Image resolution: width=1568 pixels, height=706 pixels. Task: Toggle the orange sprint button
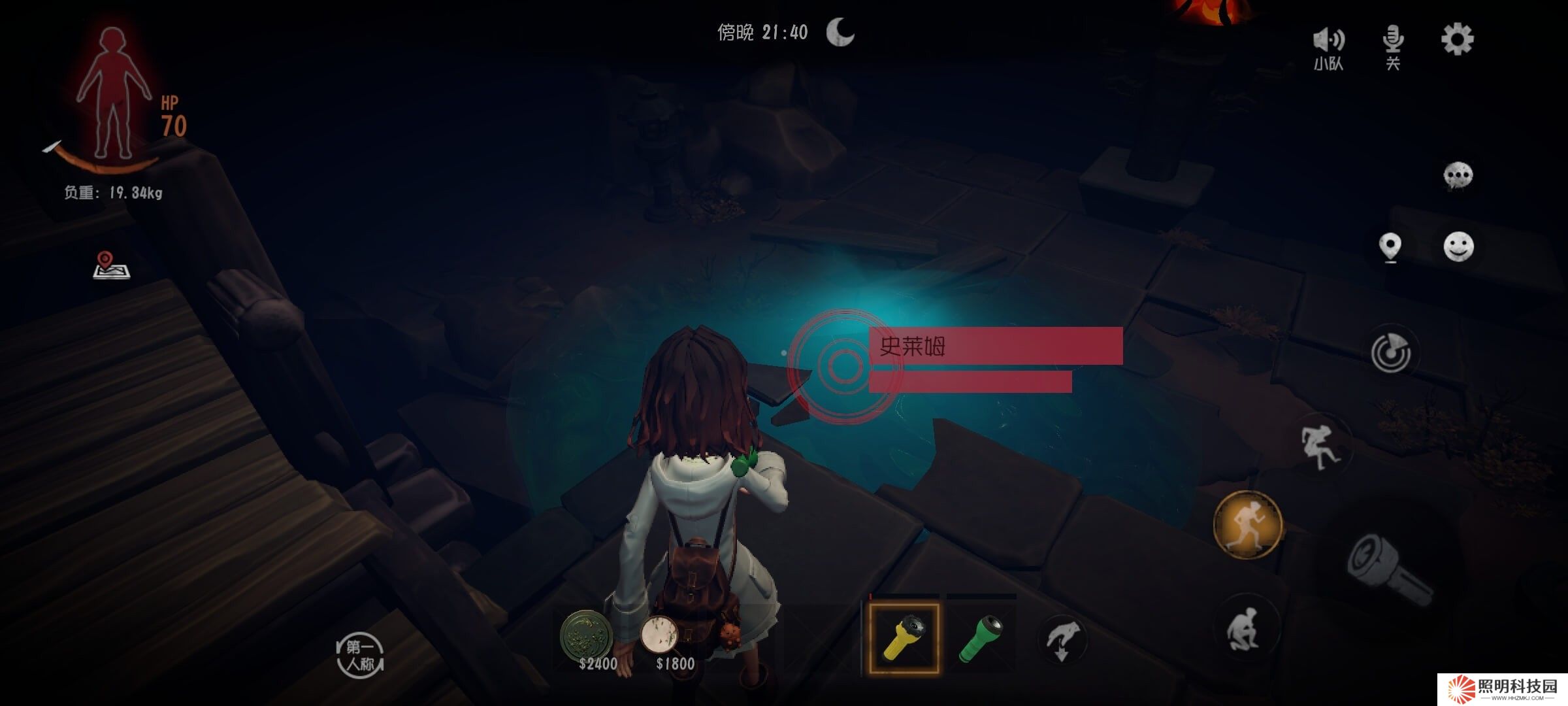[1248, 524]
